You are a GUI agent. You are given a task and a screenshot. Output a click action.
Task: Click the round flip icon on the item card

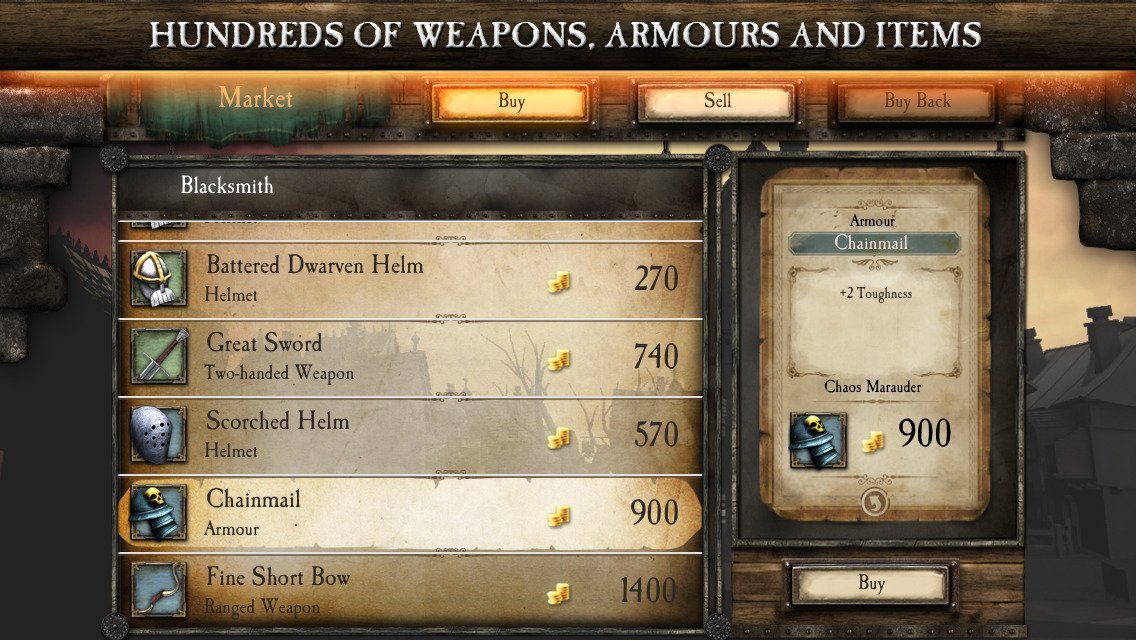pyautogui.click(x=874, y=502)
